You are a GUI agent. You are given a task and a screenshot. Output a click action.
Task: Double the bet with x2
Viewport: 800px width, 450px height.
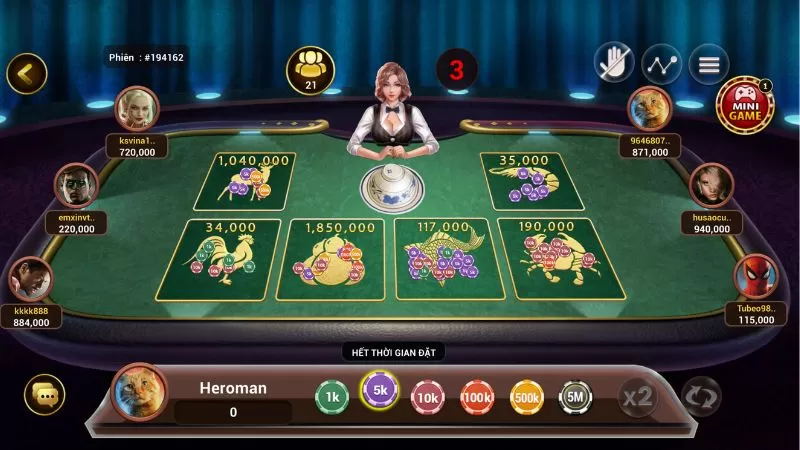(x=637, y=397)
